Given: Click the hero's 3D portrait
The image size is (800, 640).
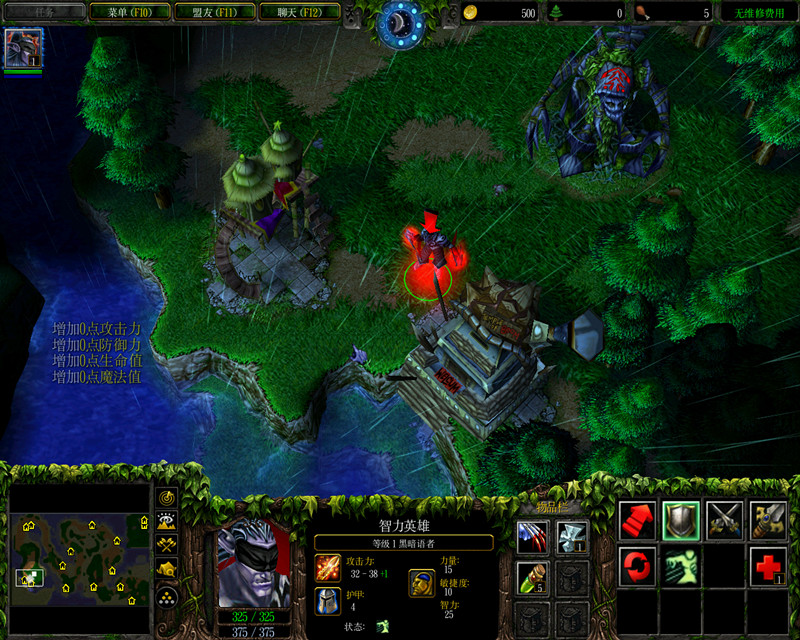Looking at the screenshot, I should coord(252,564).
